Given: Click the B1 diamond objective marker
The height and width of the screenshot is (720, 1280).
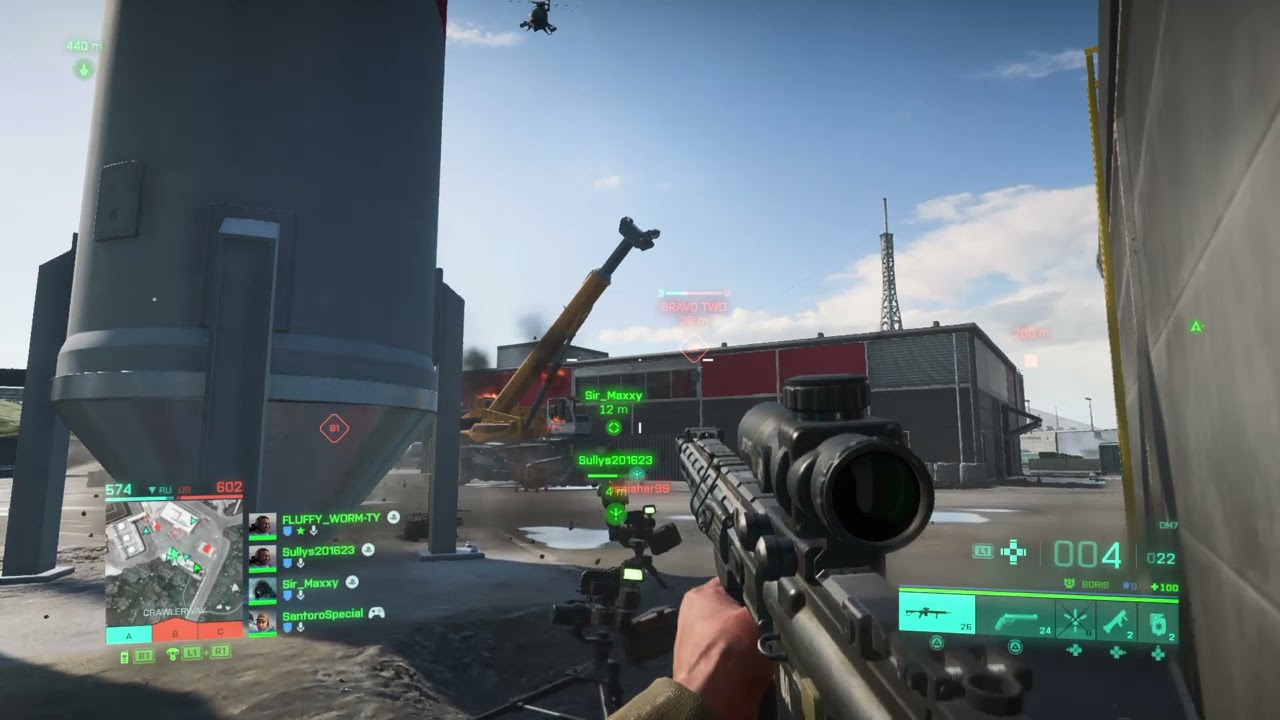Looking at the screenshot, I should [334, 430].
